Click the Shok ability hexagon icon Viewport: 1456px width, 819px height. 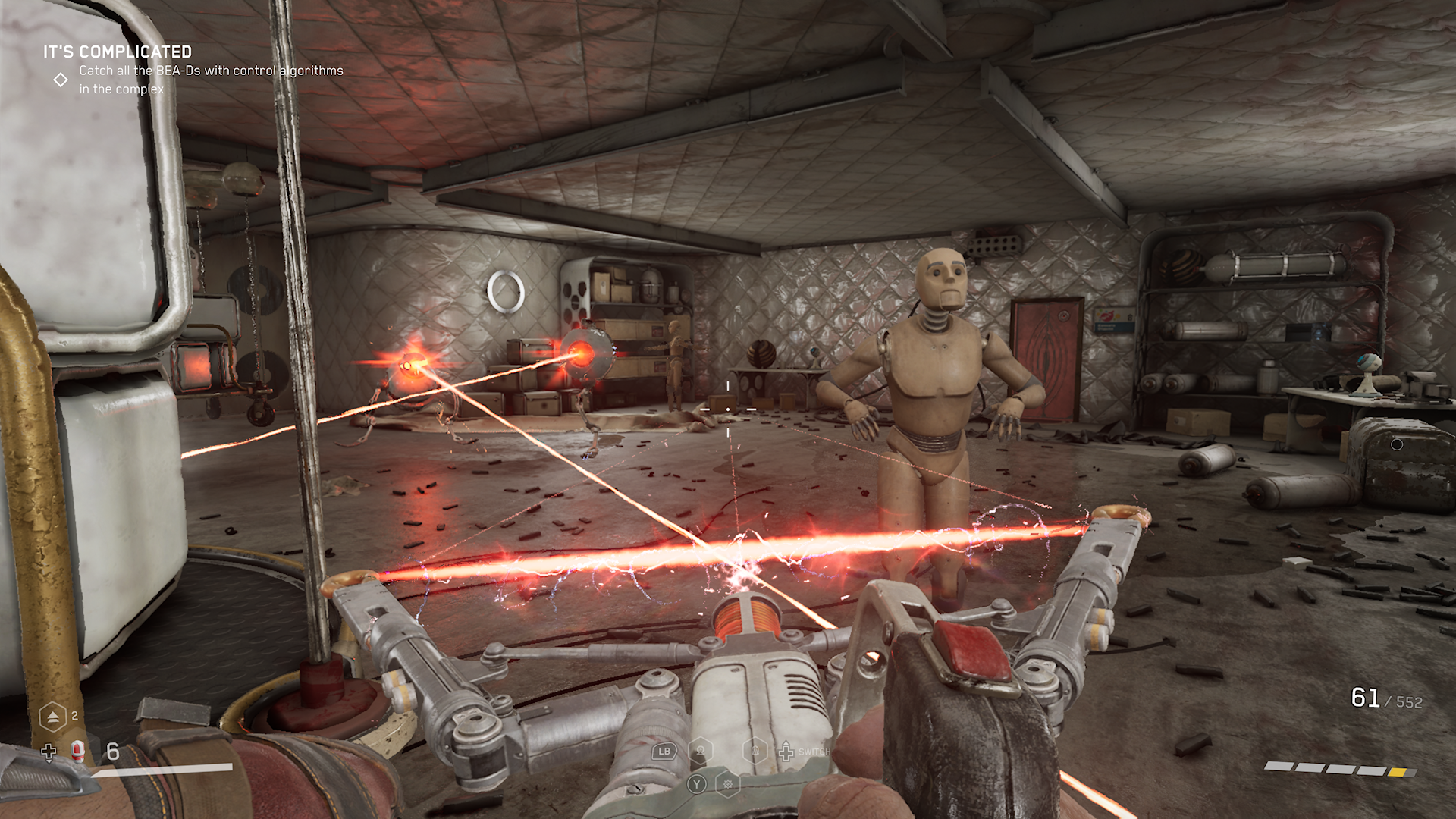[700, 750]
